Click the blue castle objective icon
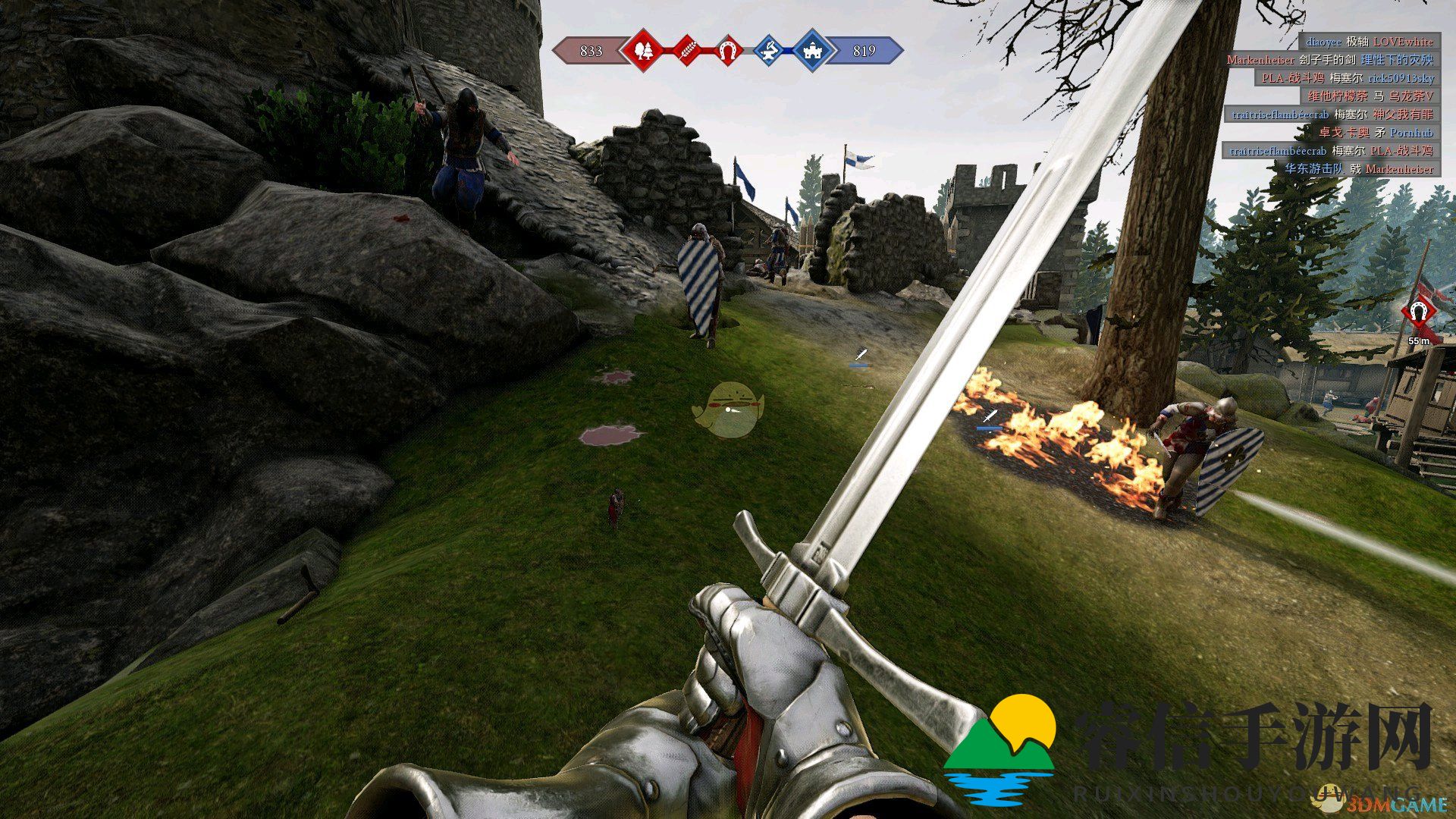 coord(811,51)
